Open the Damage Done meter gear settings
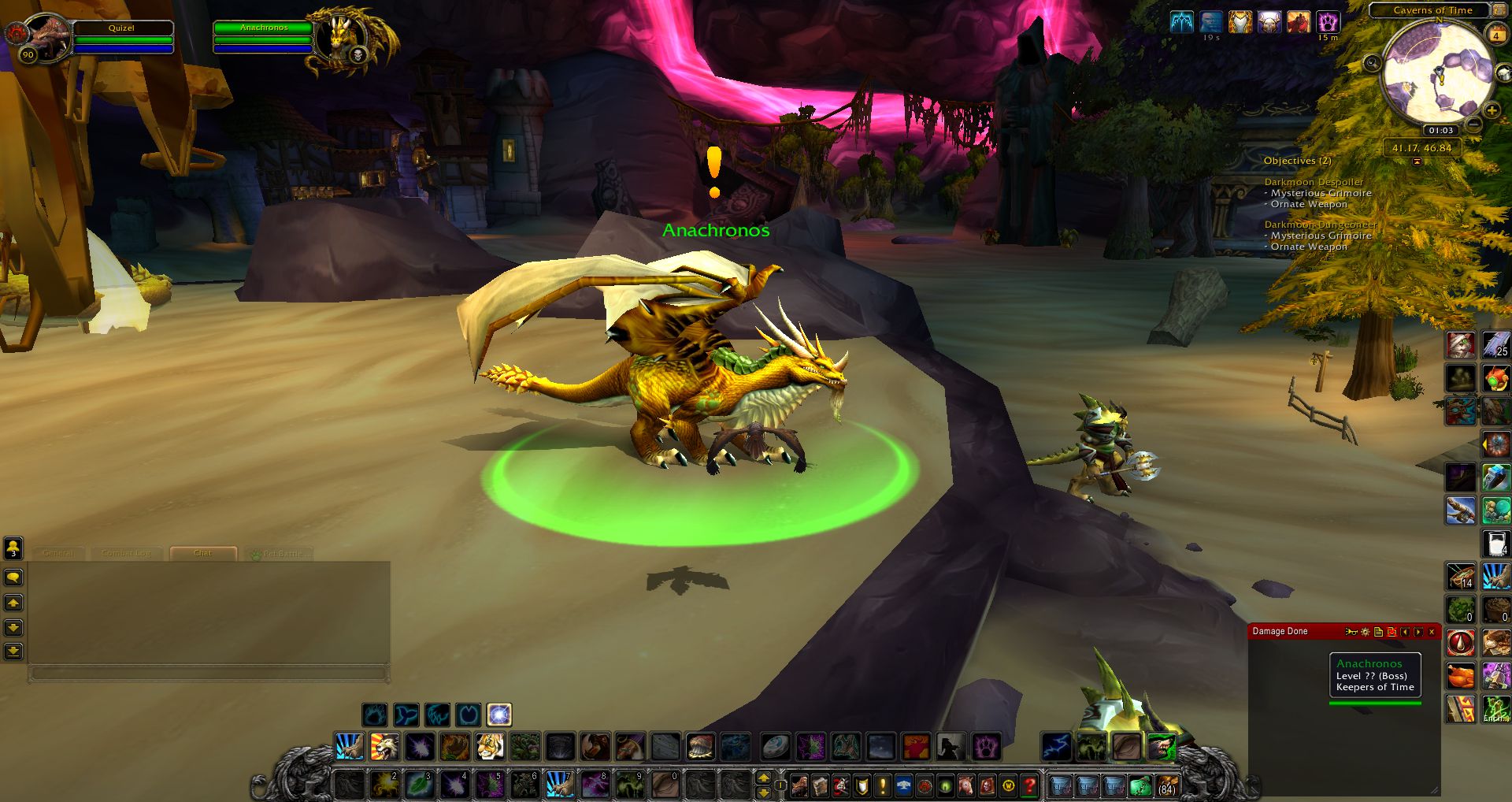Screen dimensions: 1512x802 (1365, 632)
